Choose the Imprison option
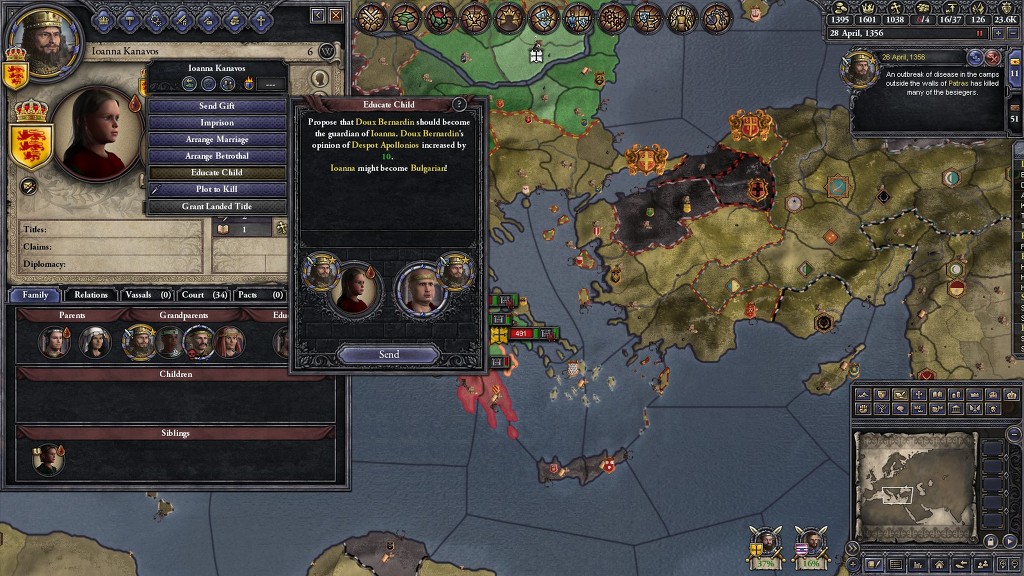 [x=216, y=123]
